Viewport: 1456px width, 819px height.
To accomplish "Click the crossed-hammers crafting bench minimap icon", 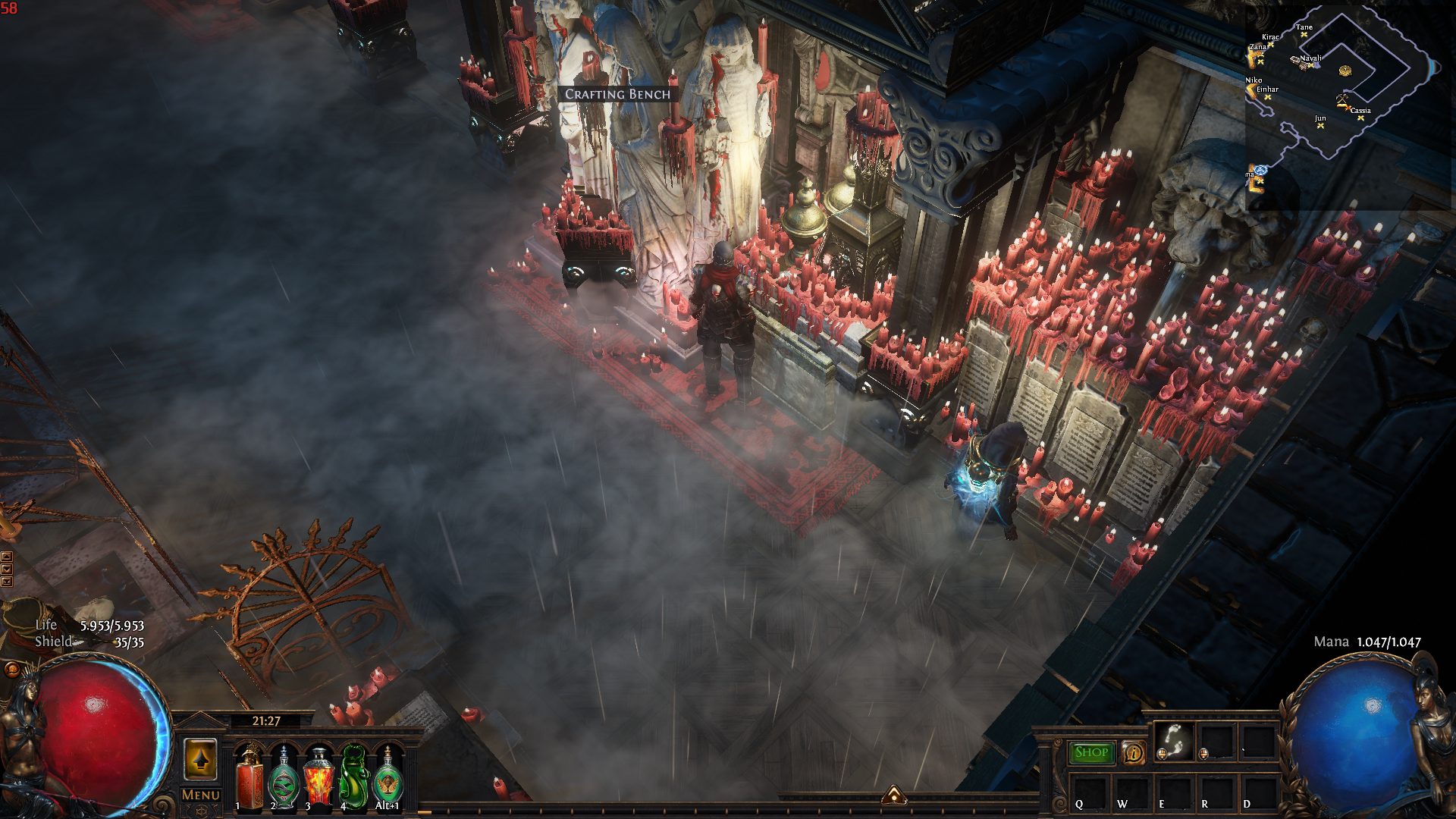I will pos(1342,99).
